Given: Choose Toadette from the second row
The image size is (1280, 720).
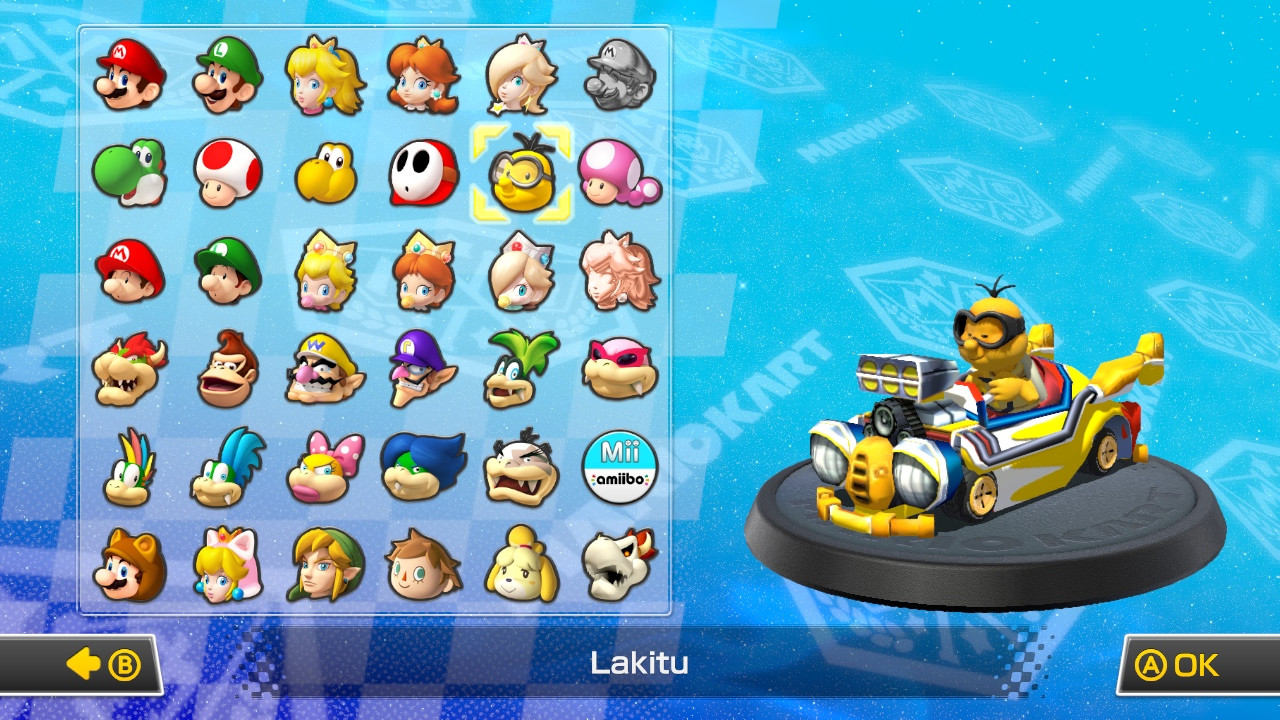Looking at the screenshot, I should [622, 175].
